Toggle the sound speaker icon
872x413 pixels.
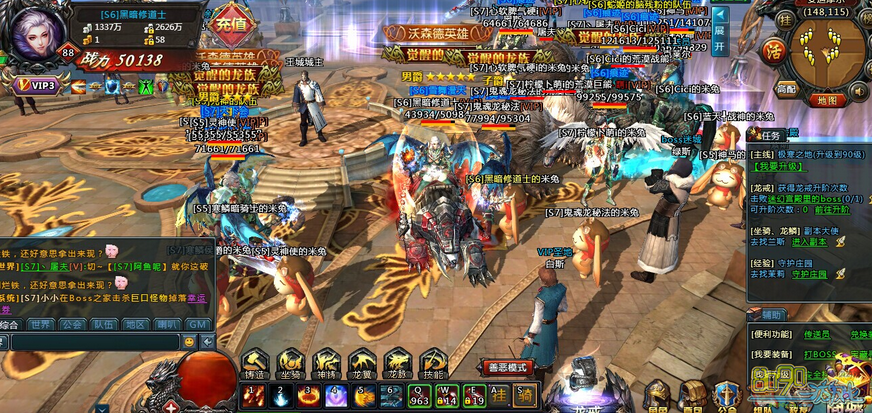(x=858, y=92)
